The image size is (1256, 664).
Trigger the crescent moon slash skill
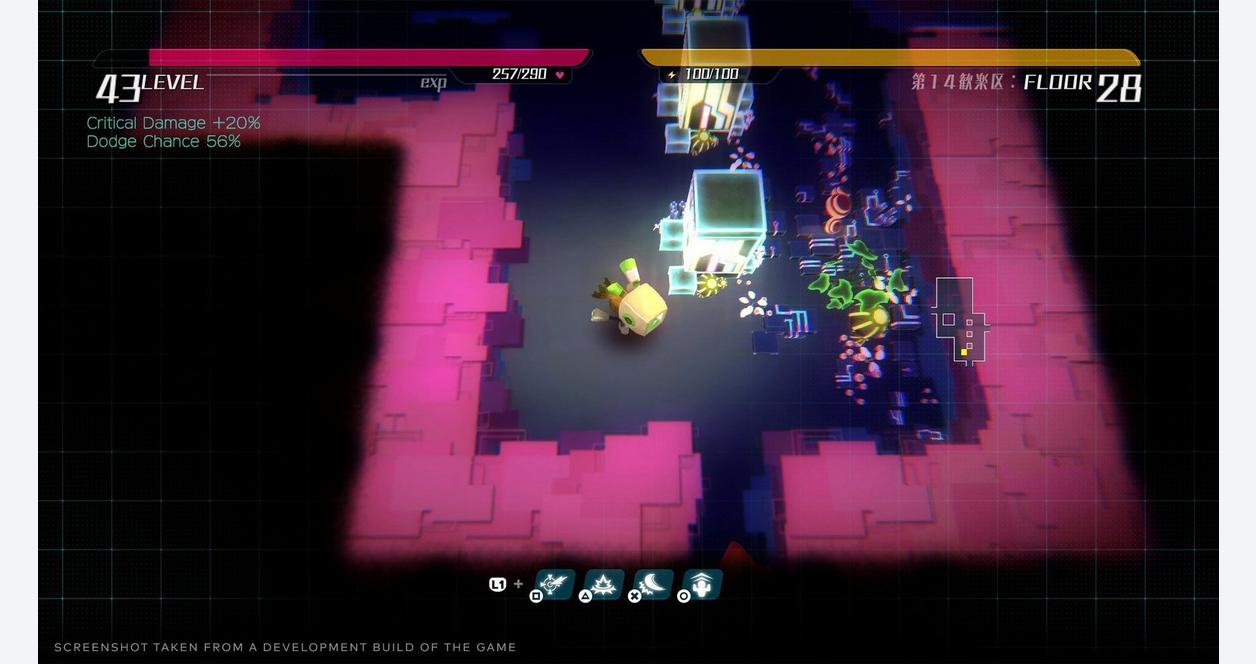(653, 584)
